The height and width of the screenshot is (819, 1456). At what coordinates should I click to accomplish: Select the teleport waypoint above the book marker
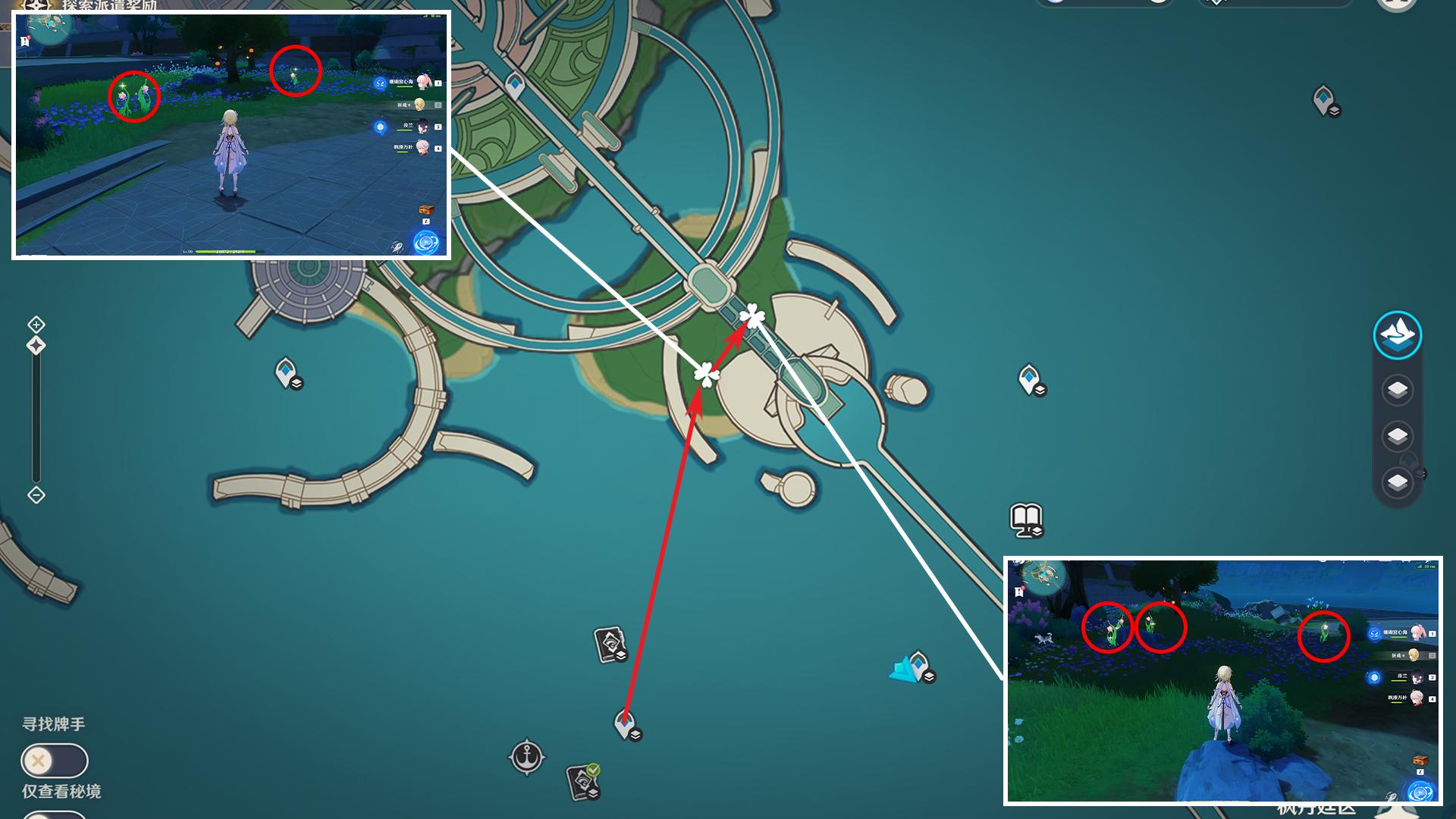(1031, 379)
